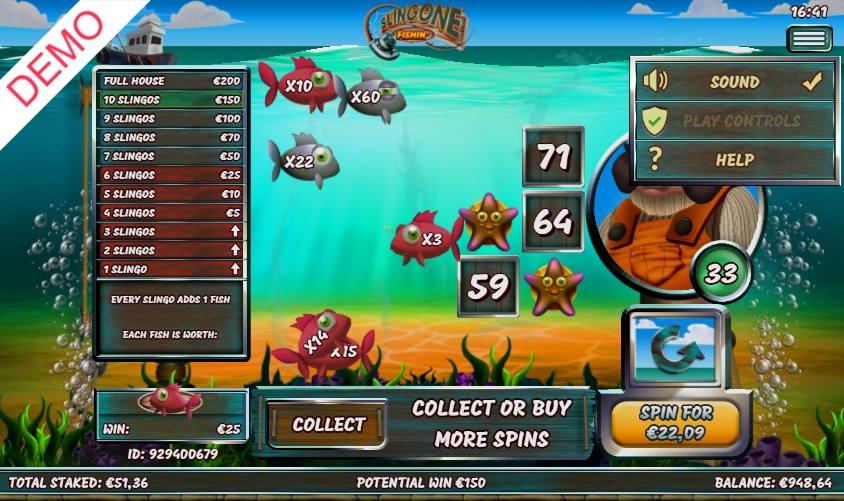Open the Help entry
Screen dimensions: 844x501
point(735,159)
